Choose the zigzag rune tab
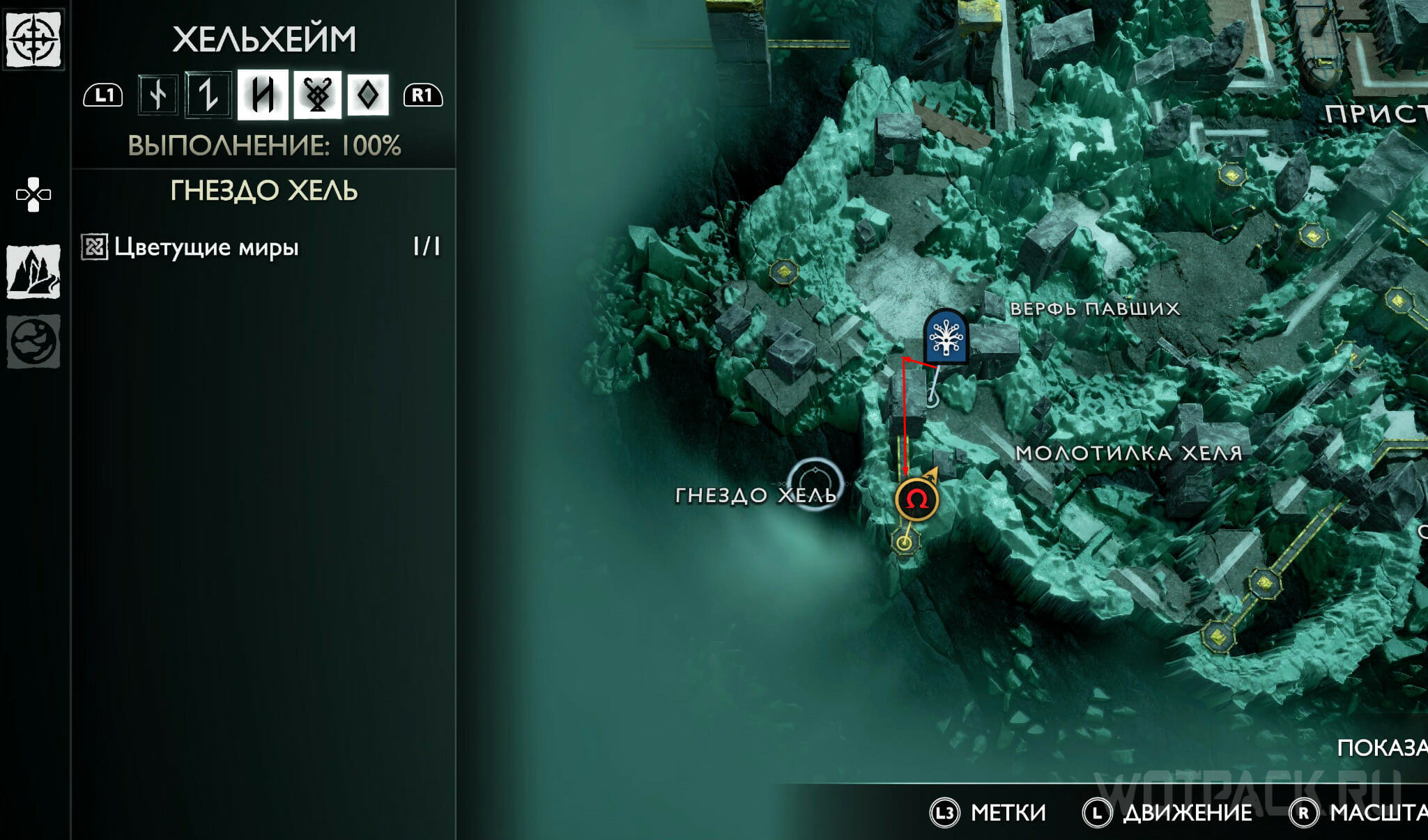The width and height of the screenshot is (1428, 840). pyautogui.click(x=208, y=95)
